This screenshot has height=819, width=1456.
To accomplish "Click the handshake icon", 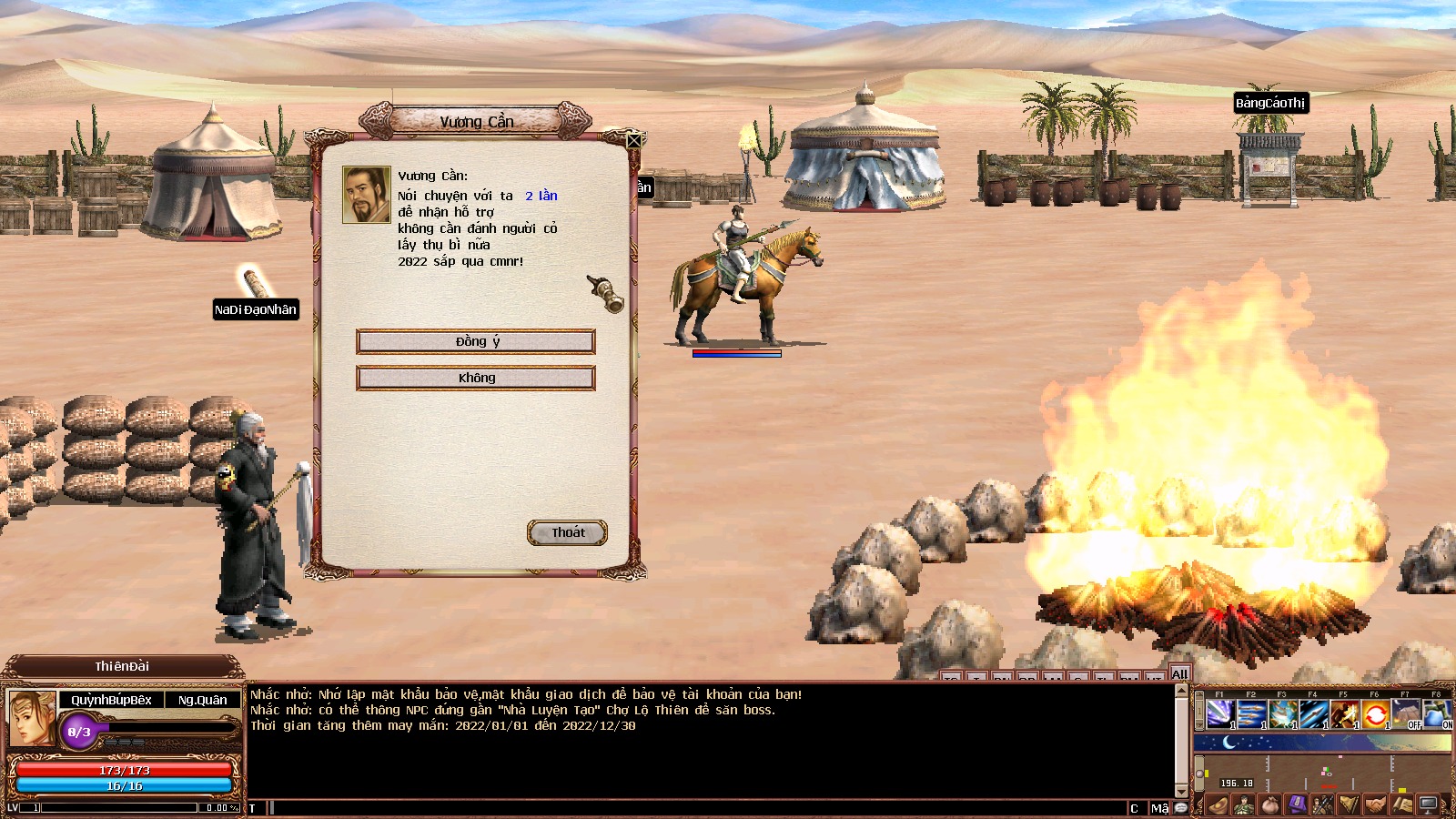I will click(1375, 805).
